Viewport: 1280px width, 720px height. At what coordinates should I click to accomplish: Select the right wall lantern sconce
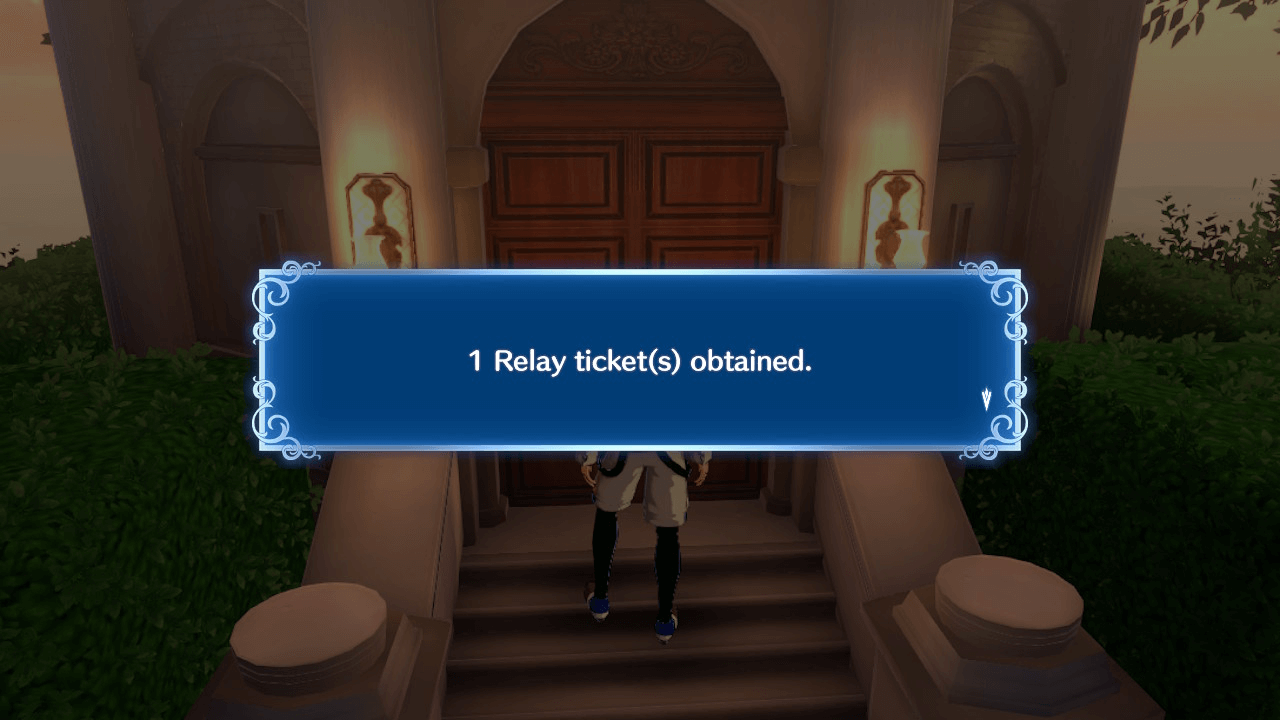click(893, 215)
